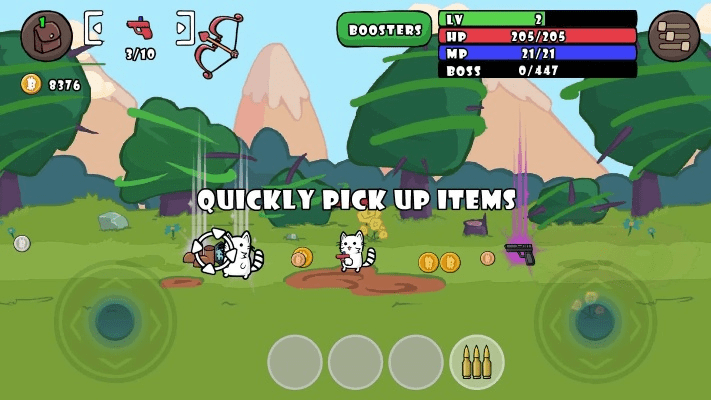711x400 pixels.
Task: Use the bullets ammo slot
Action: click(477, 362)
